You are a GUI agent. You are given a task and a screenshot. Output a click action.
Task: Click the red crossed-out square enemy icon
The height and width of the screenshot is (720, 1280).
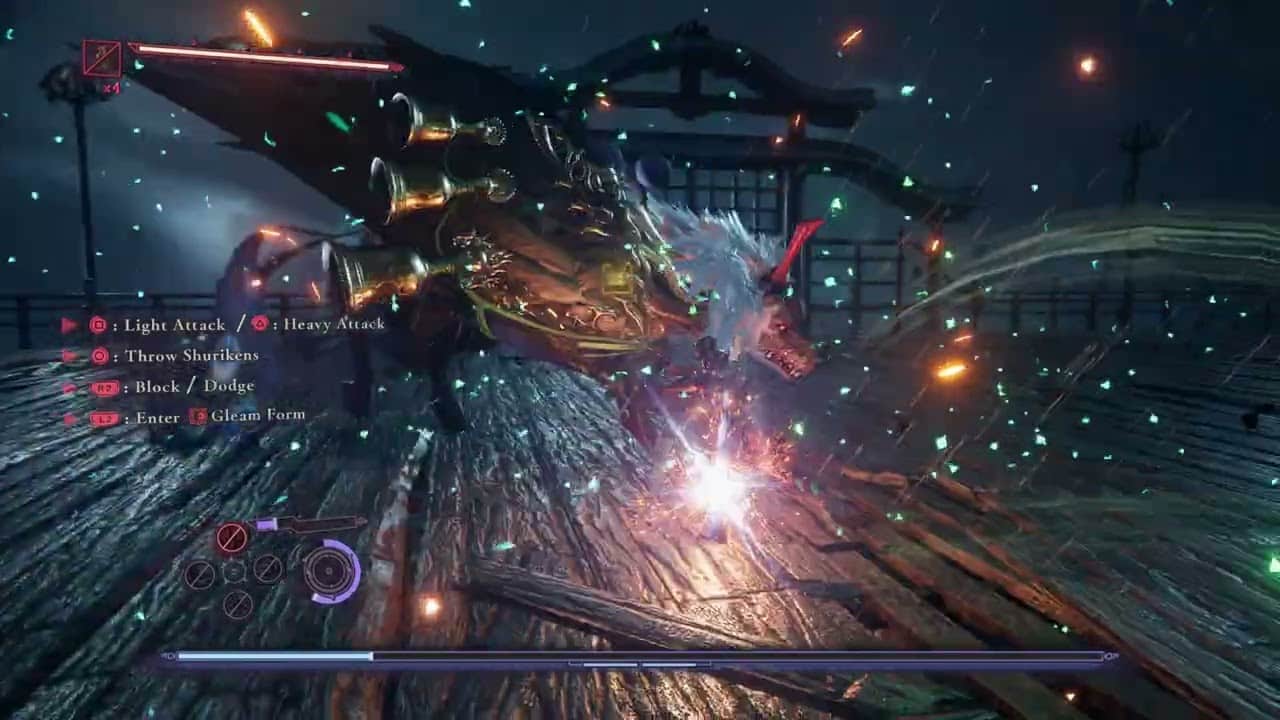click(102, 59)
